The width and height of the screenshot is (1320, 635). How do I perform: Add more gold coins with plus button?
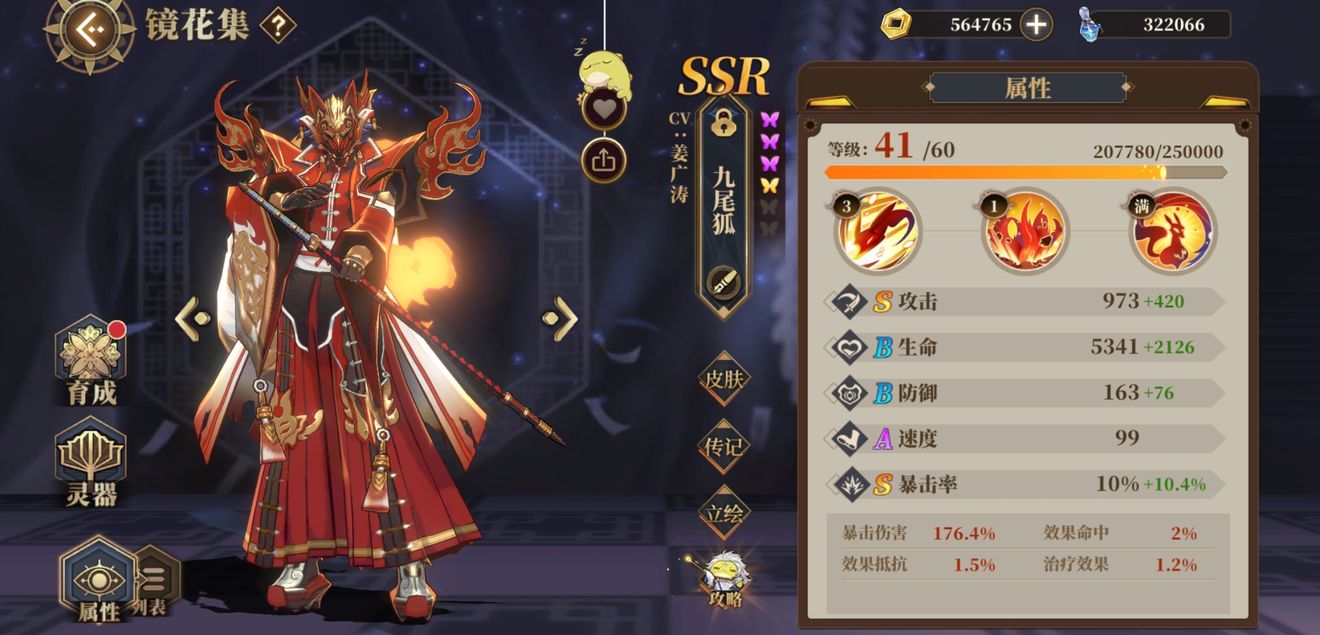pos(1036,25)
